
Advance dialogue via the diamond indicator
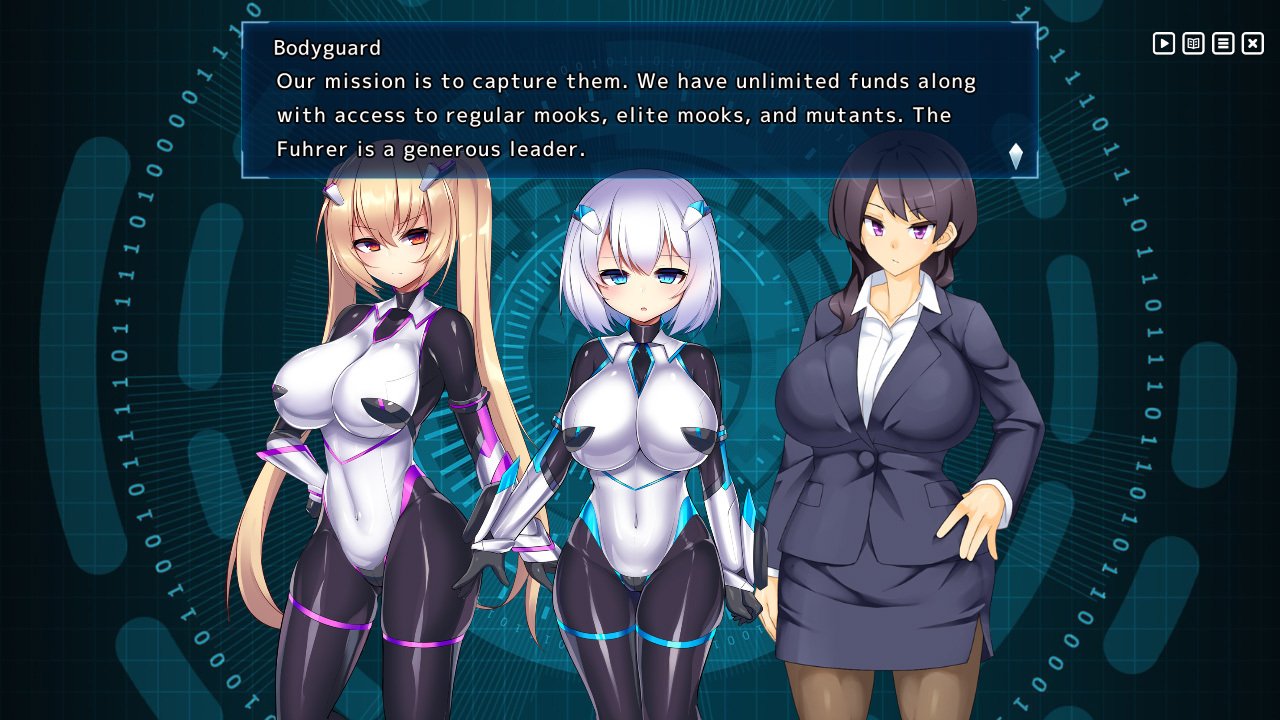pyautogui.click(x=1014, y=156)
